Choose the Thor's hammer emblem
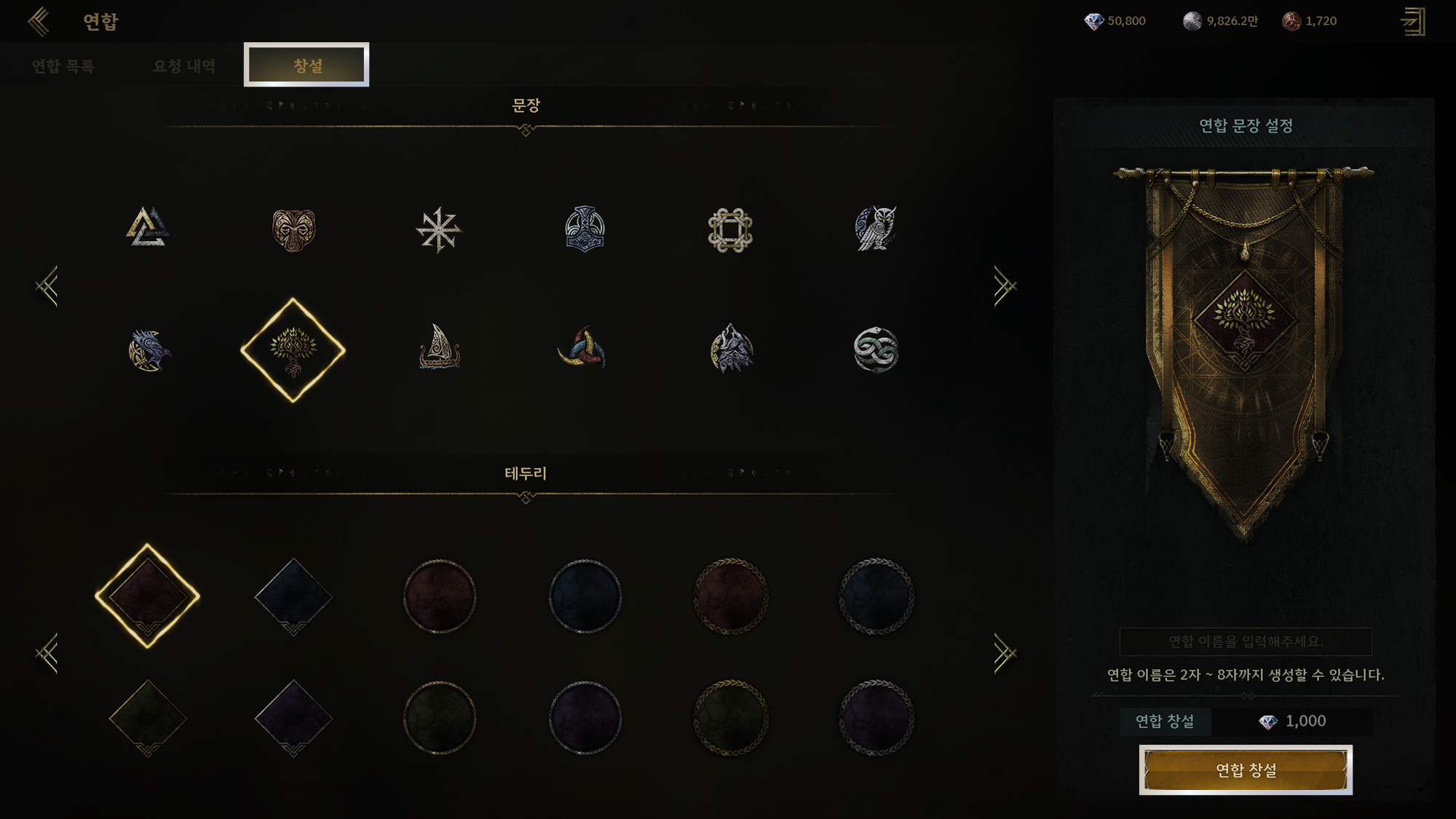 (x=585, y=229)
